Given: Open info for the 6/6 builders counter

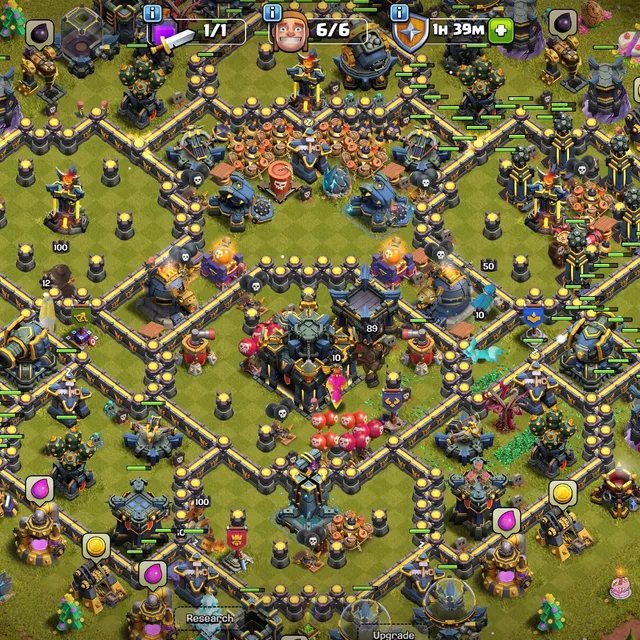Looking at the screenshot, I should click(272, 13).
